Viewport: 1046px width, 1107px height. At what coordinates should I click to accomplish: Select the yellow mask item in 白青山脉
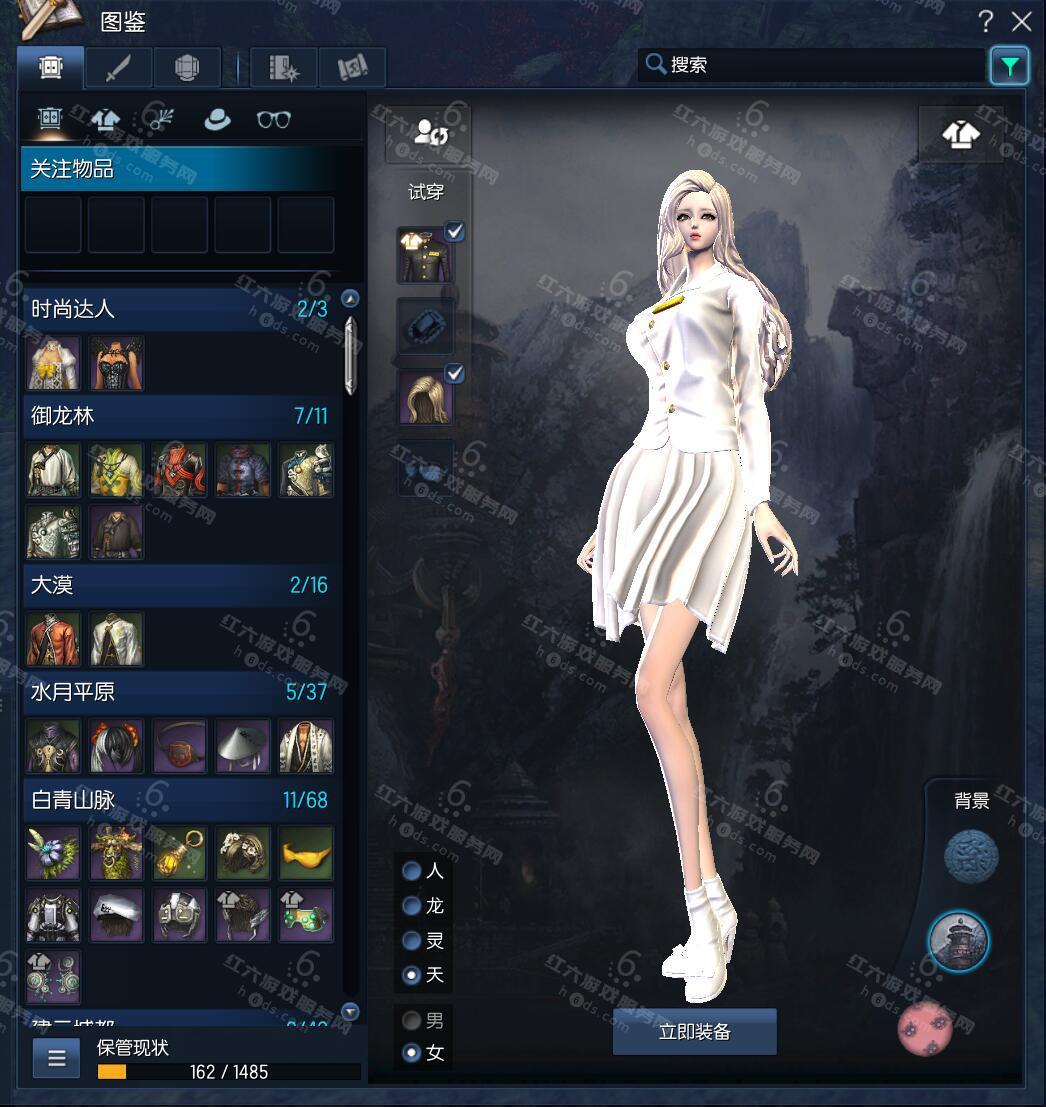305,853
